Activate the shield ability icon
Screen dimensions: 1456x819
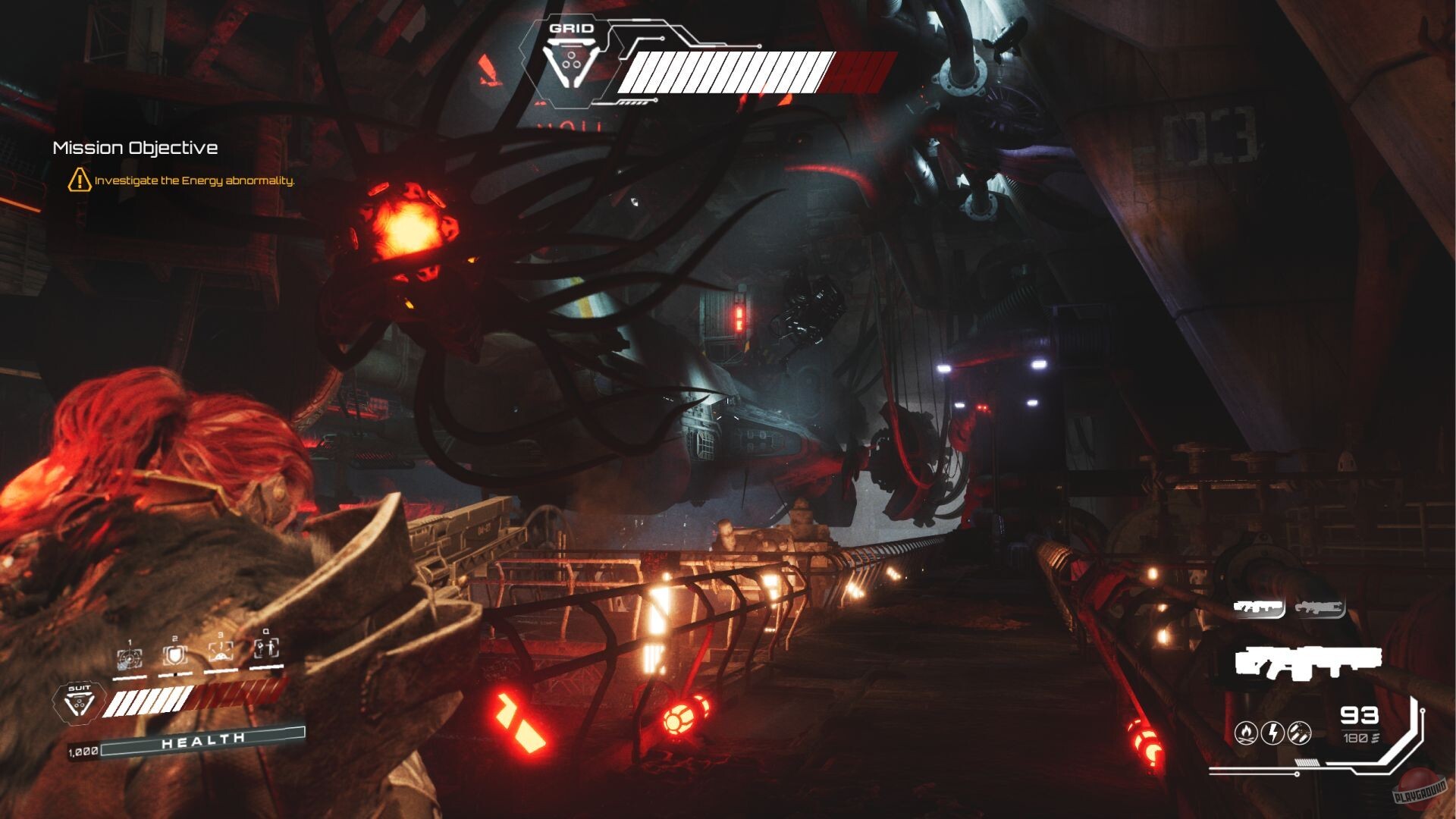174,655
